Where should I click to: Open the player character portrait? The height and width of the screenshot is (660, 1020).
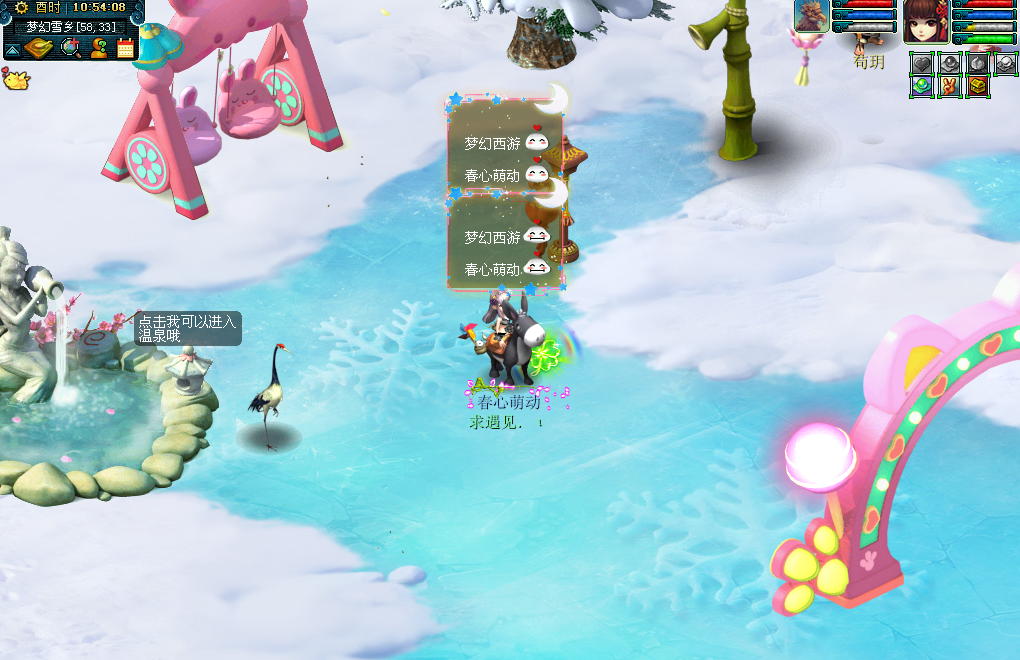click(925, 22)
